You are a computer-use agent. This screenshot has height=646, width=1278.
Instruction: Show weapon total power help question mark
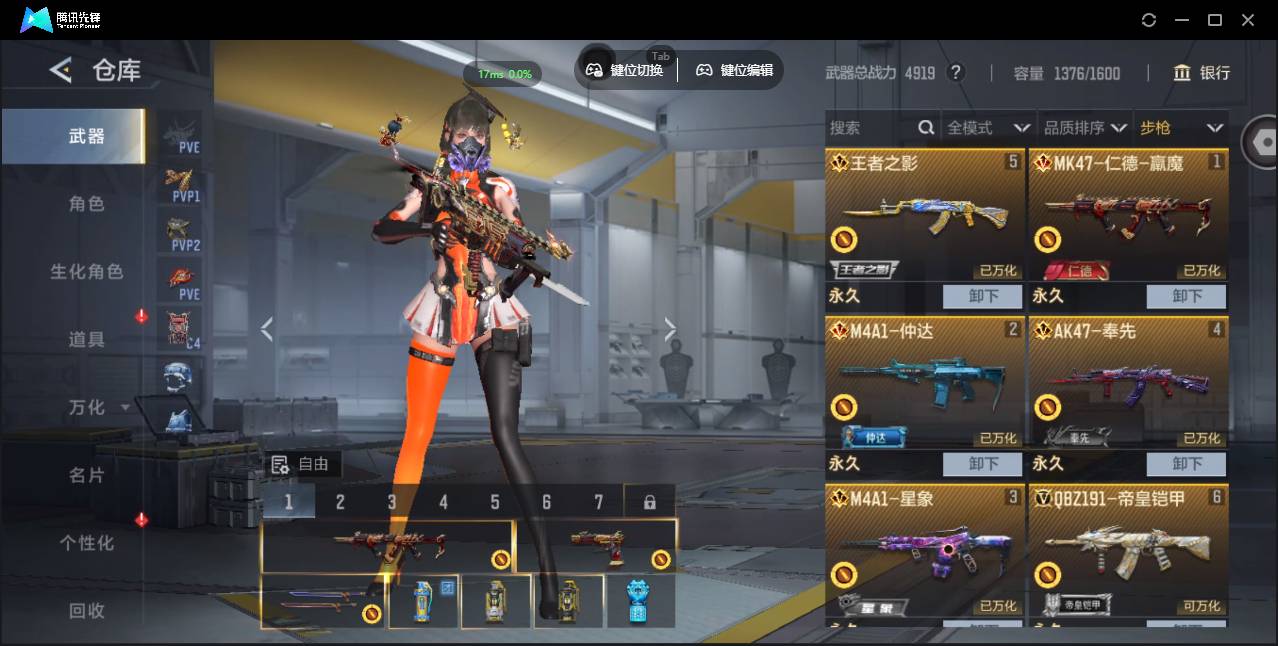[x=956, y=73]
